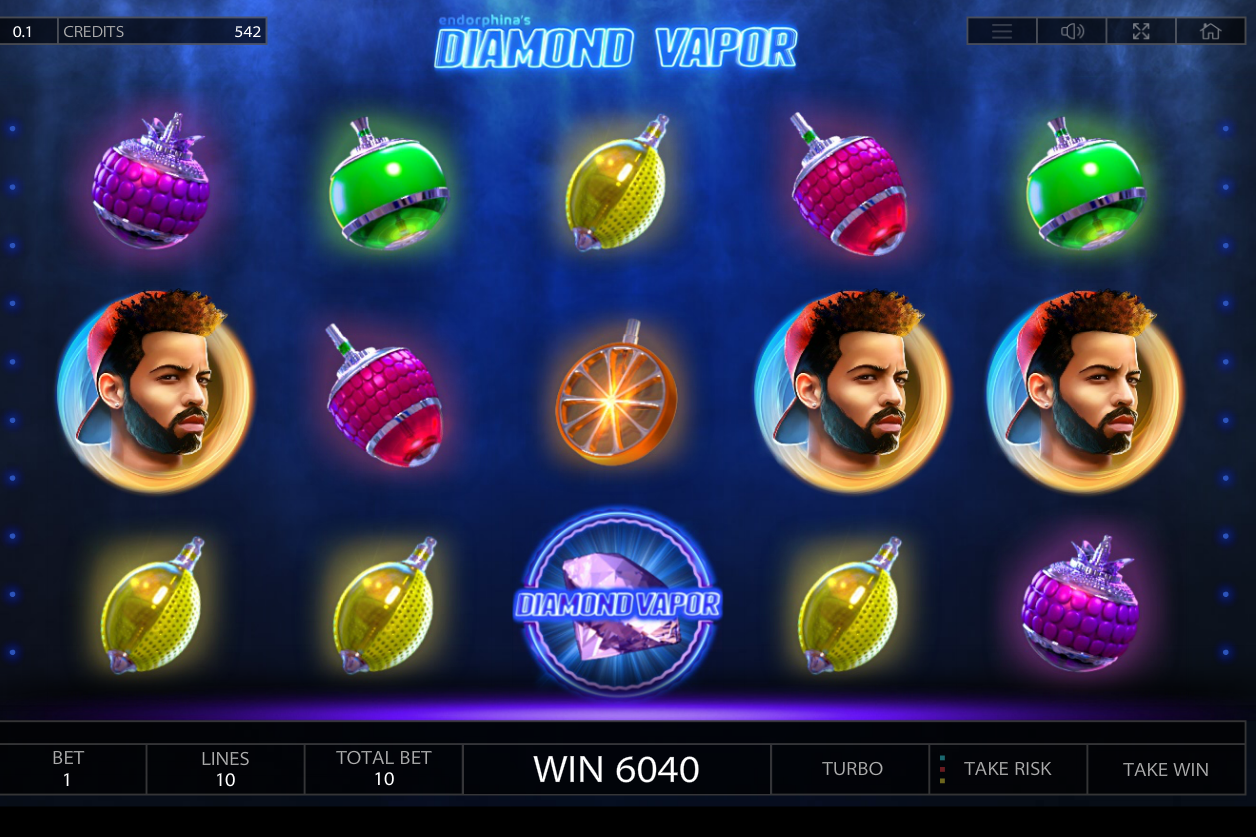Change the Bet amount
1256x837 pixels.
click(x=68, y=769)
